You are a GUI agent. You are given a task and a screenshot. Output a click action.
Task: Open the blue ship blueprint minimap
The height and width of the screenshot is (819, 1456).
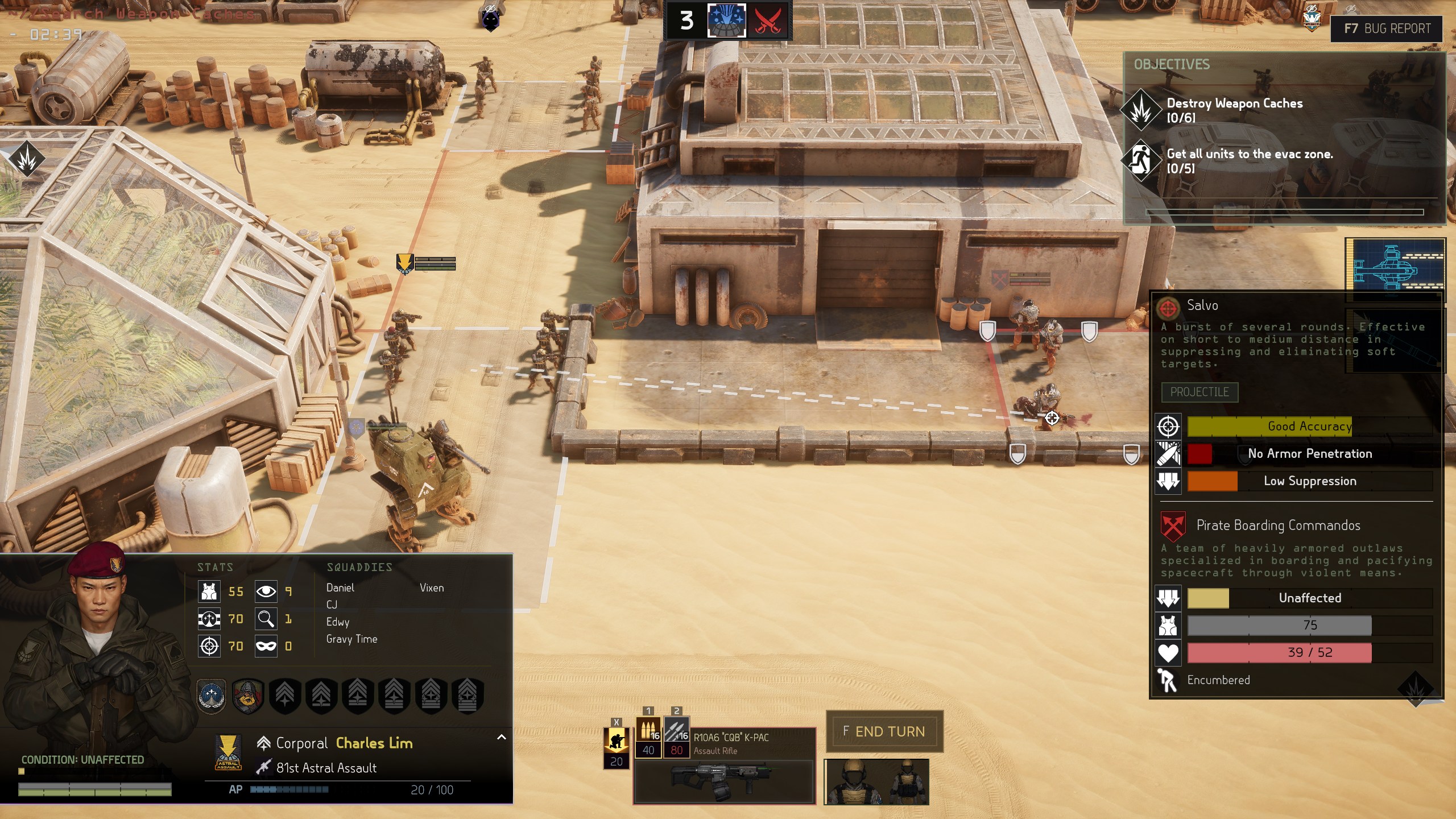click(x=1397, y=265)
